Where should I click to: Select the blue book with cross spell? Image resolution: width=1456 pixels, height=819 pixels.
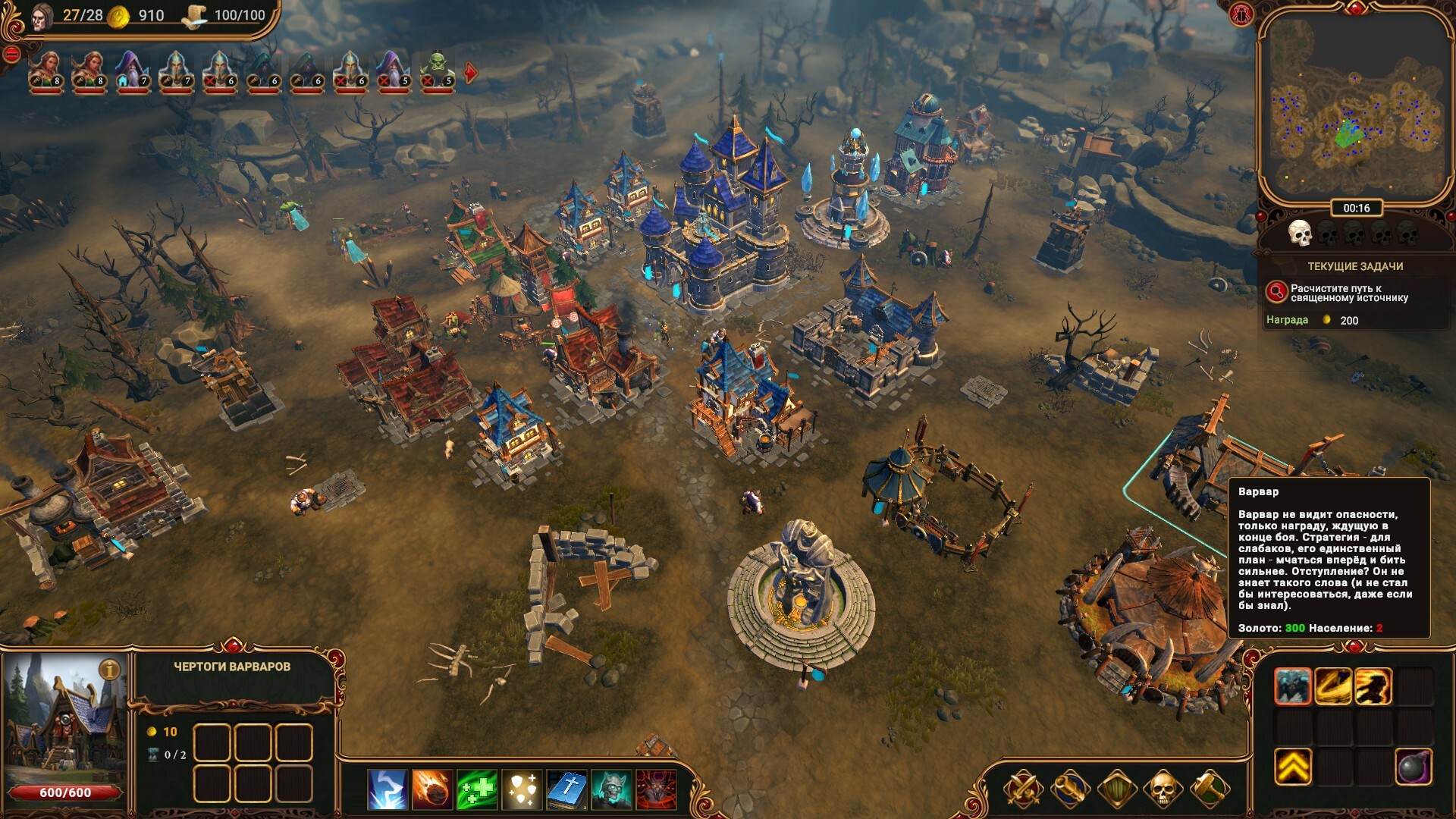click(x=566, y=789)
